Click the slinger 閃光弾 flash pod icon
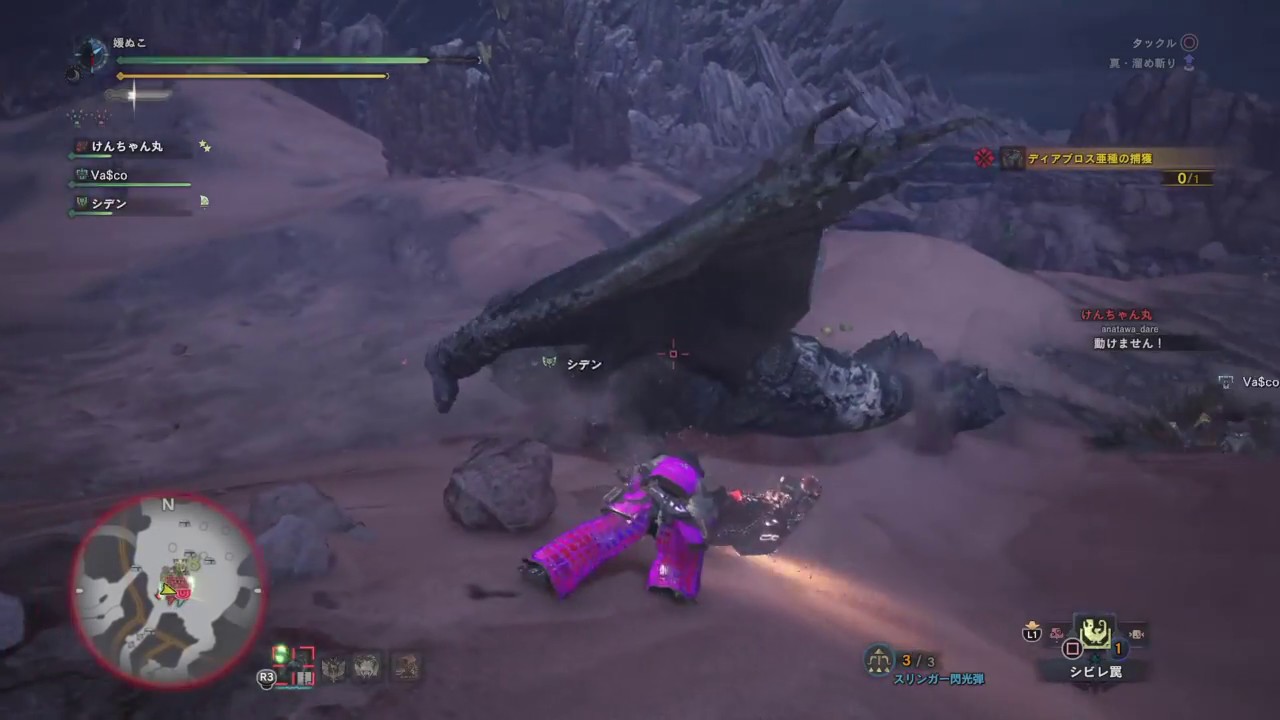Viewport: 1280px width, 720px height. coord(878,661)
